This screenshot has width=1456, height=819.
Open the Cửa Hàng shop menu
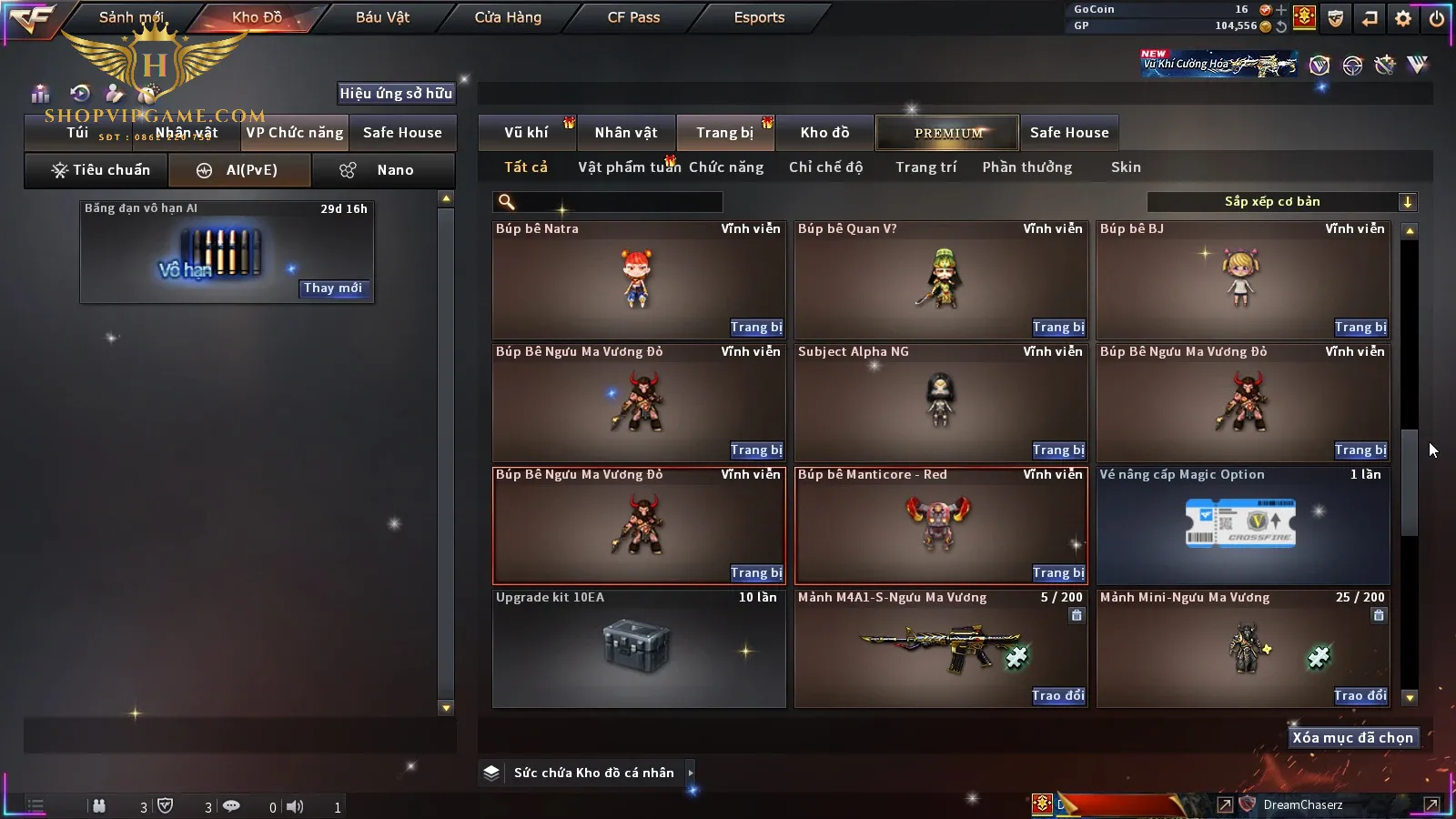click(x=508, y=17)
